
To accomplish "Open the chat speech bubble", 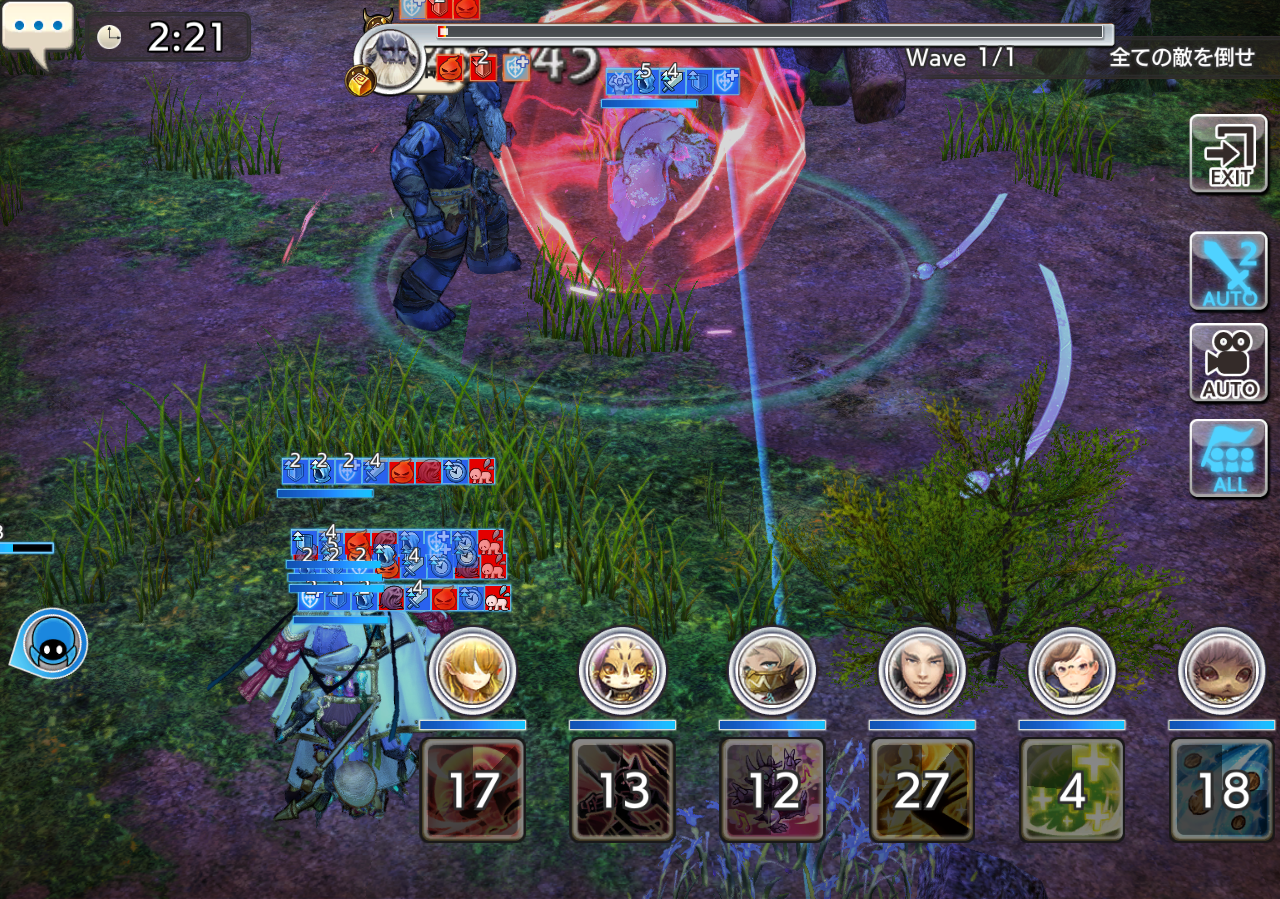I will coord(38,31).
